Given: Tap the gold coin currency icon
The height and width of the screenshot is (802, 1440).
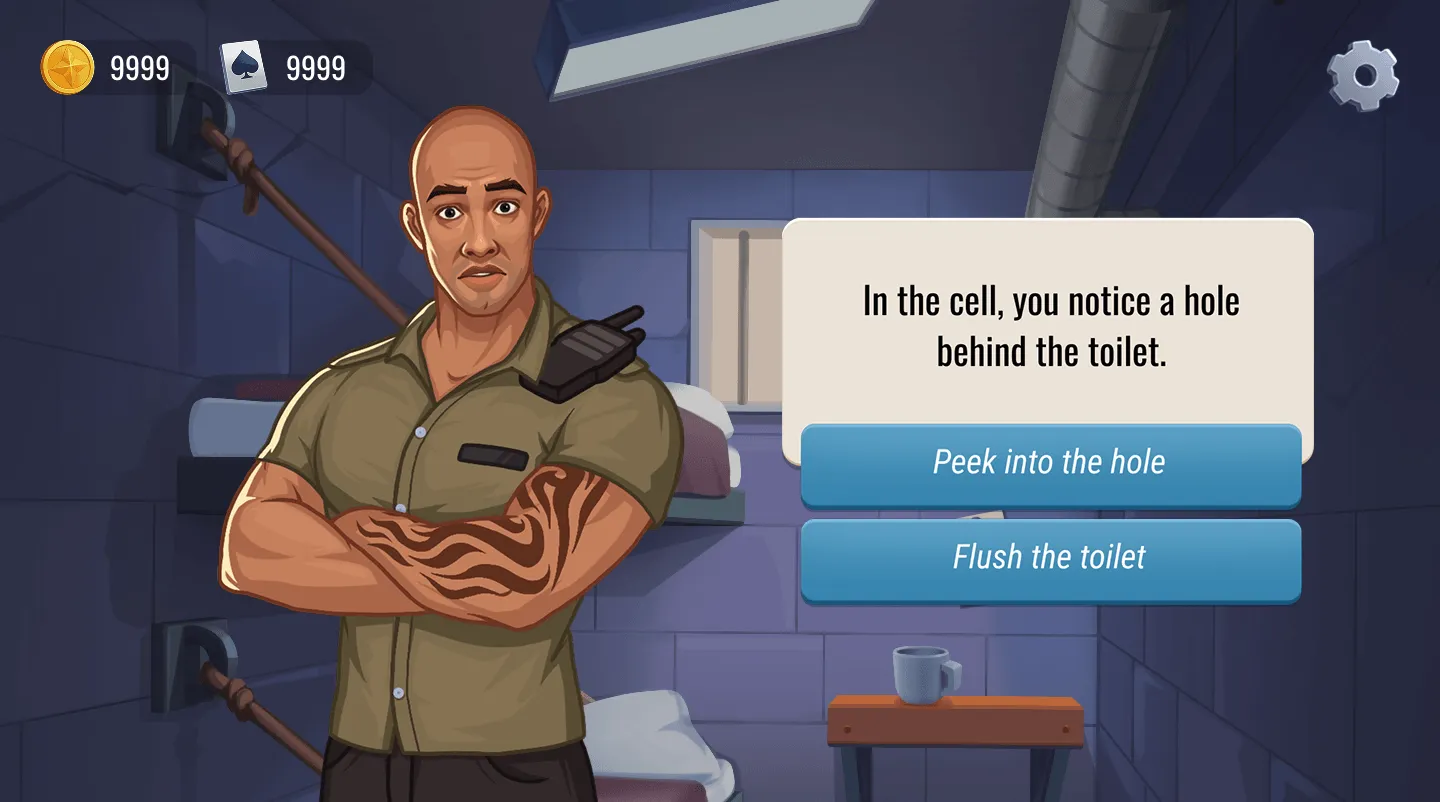Looking at the screenshot, I should pyautogui.click(x=68, y=68).
